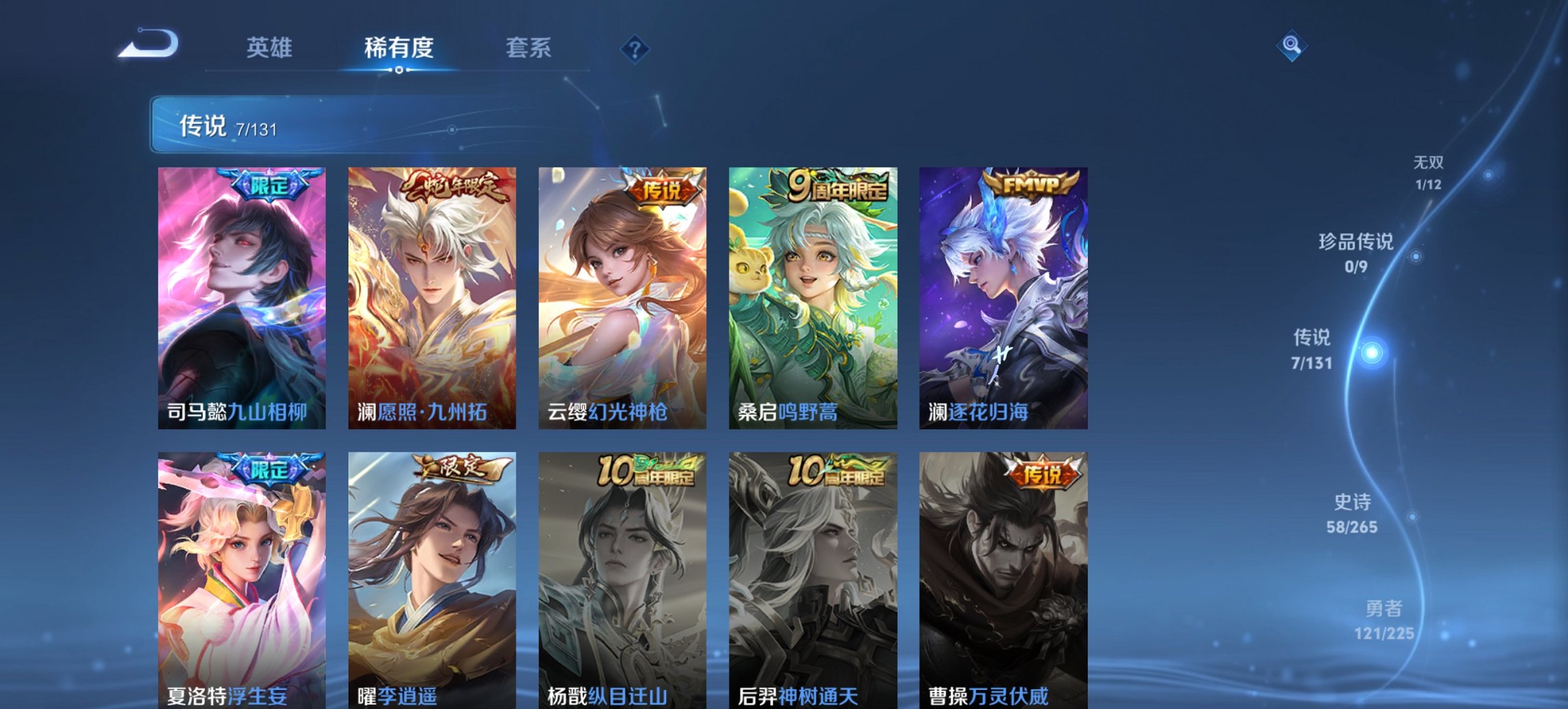Screen dimensions: 1568x709
Task: Open the search magnifier at top right
Action: point(1291,44)
